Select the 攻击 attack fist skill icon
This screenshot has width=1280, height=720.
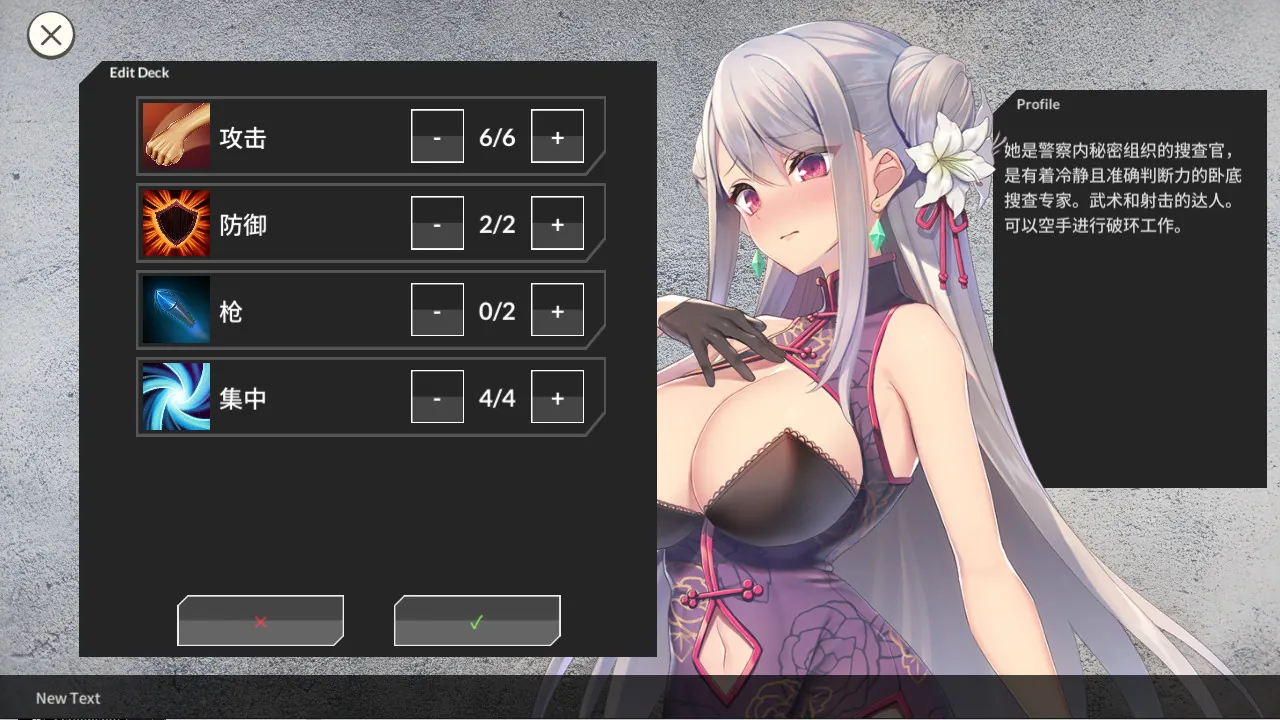point(176,136)
